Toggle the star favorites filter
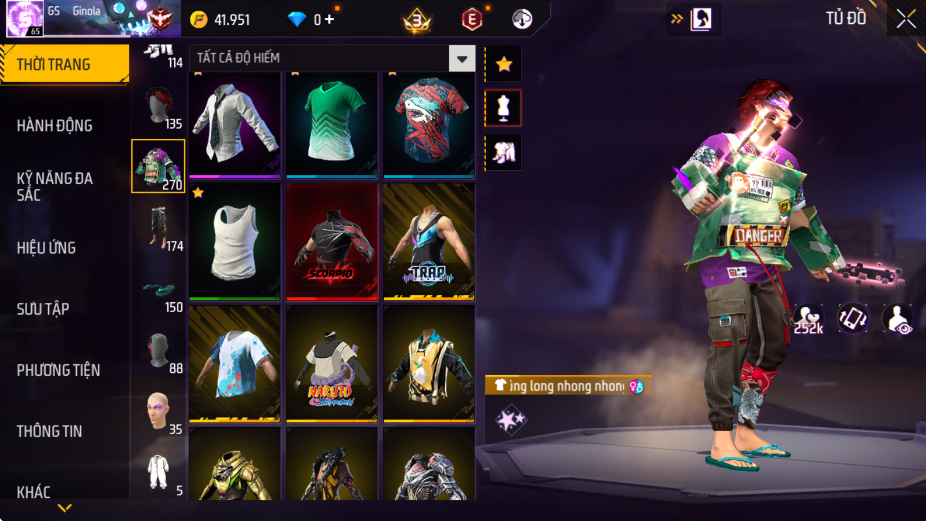926x521 pixels. tap(503, 64)
